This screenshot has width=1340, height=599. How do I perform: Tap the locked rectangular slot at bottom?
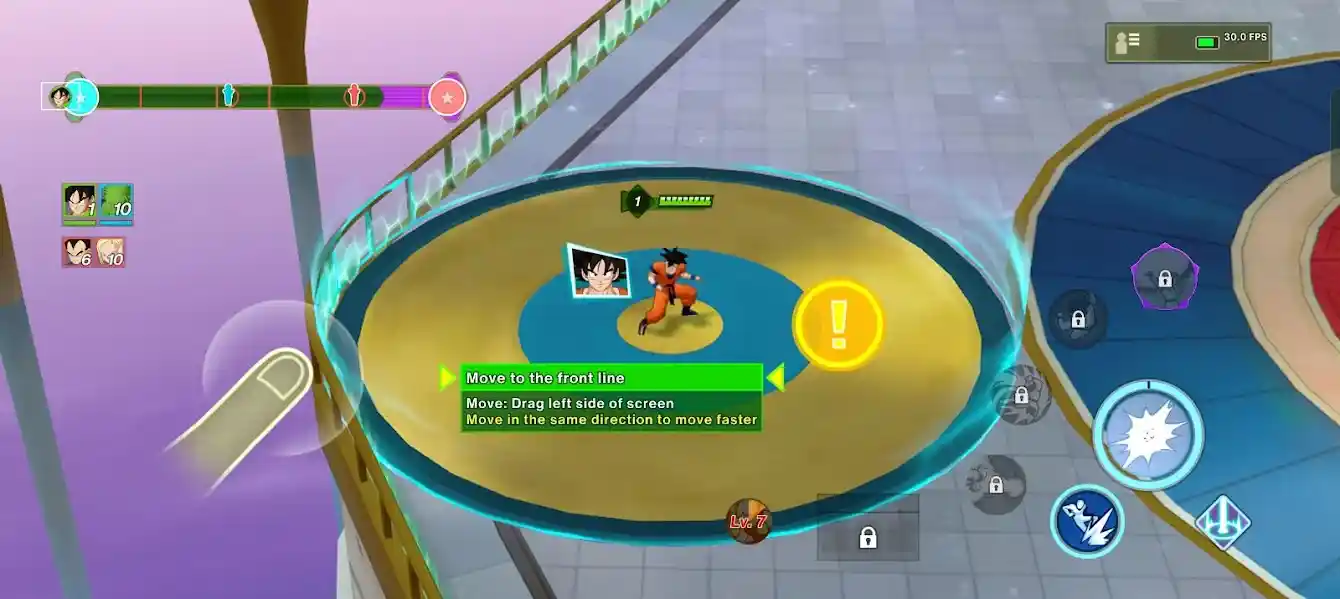pos(867,537)
